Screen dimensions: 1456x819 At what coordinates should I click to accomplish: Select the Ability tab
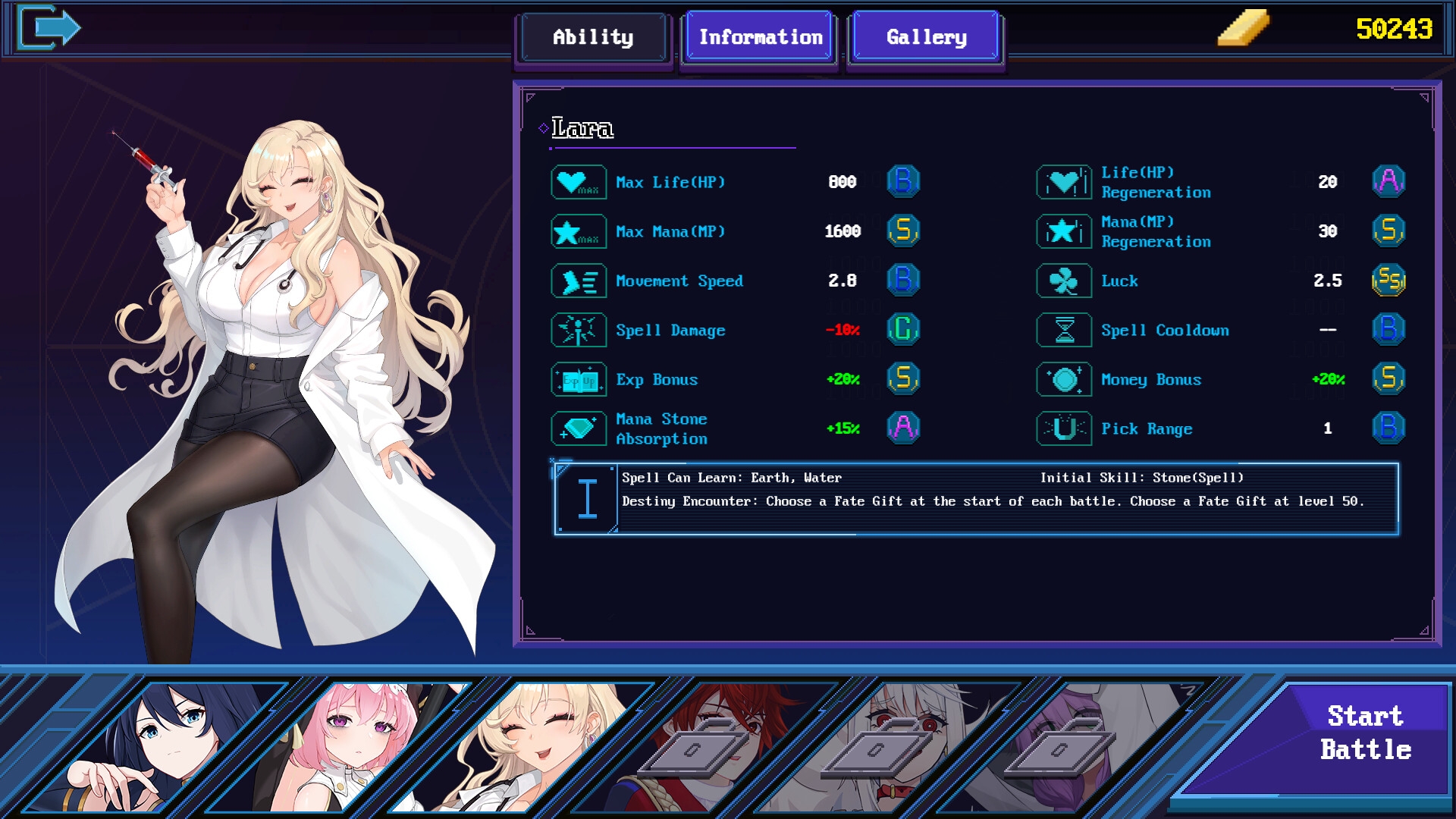coord(594,37)
